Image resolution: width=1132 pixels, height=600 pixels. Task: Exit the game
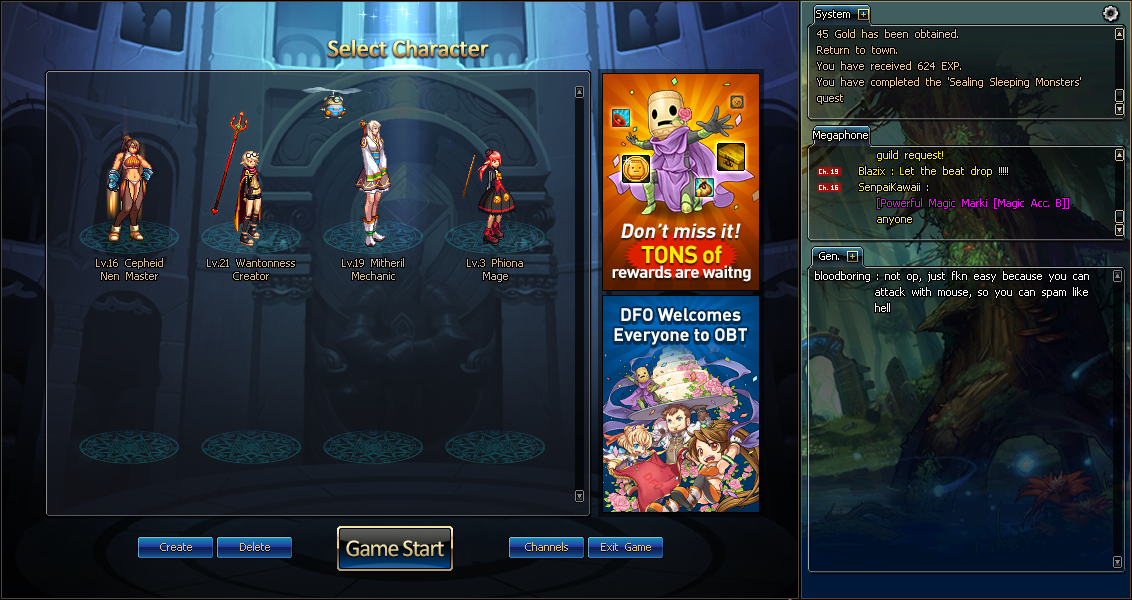pos(625,547)
